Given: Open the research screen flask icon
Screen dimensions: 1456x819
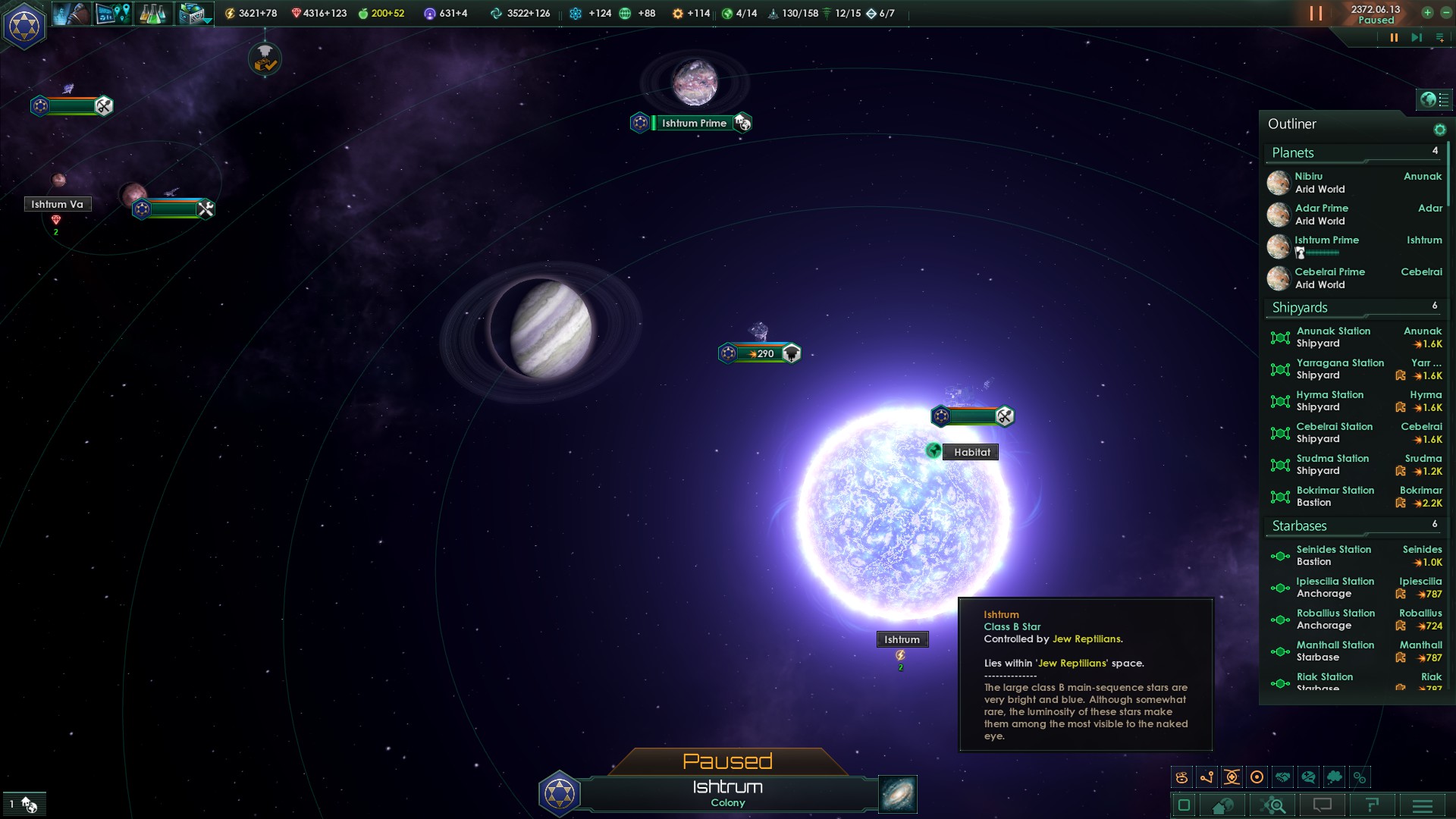Looking at the screenshot, I should [x=153, y=13].
